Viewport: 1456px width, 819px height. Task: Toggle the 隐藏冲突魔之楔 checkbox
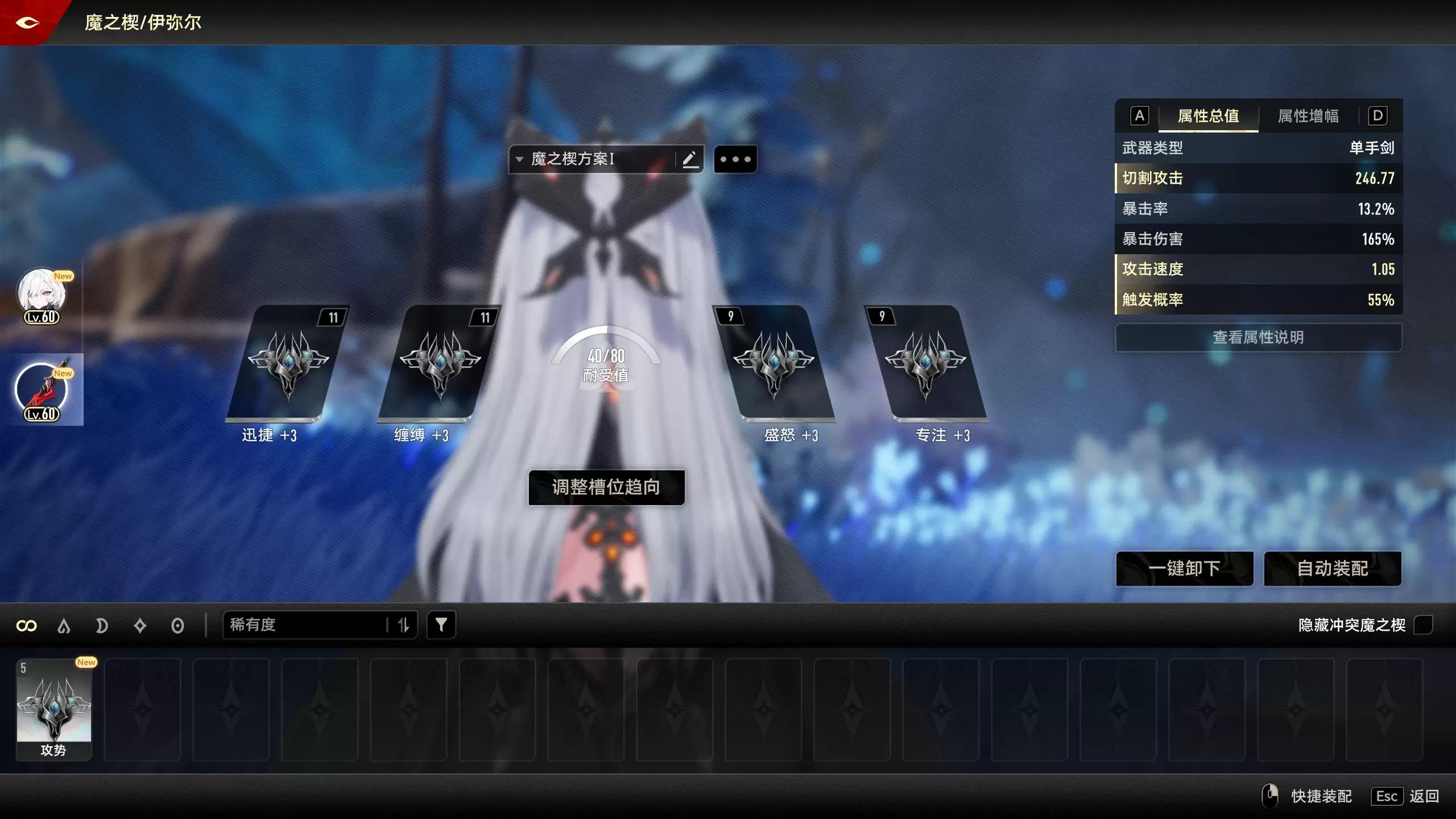point(1423,625)
